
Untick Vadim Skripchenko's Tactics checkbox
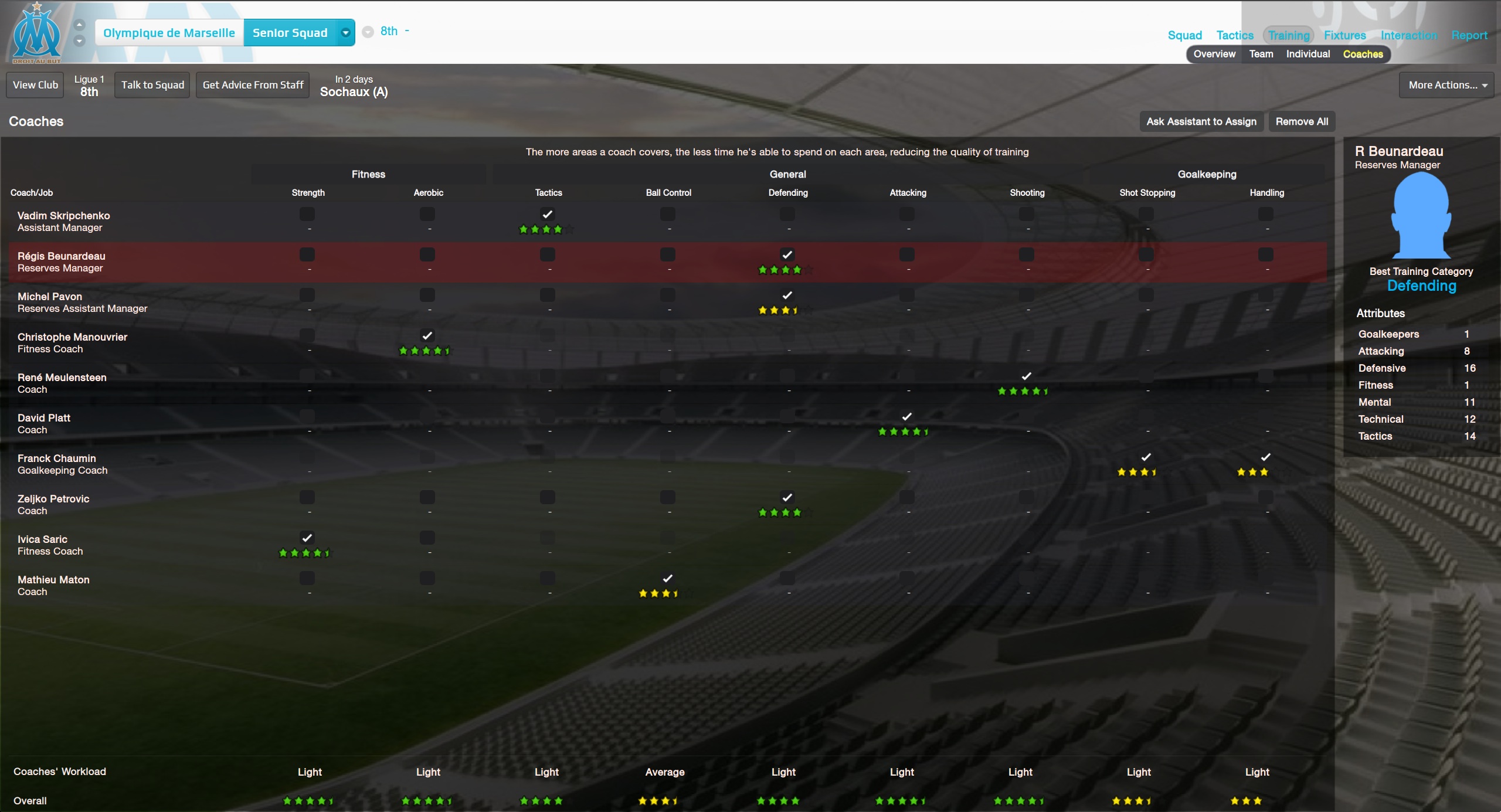[548, 214]
